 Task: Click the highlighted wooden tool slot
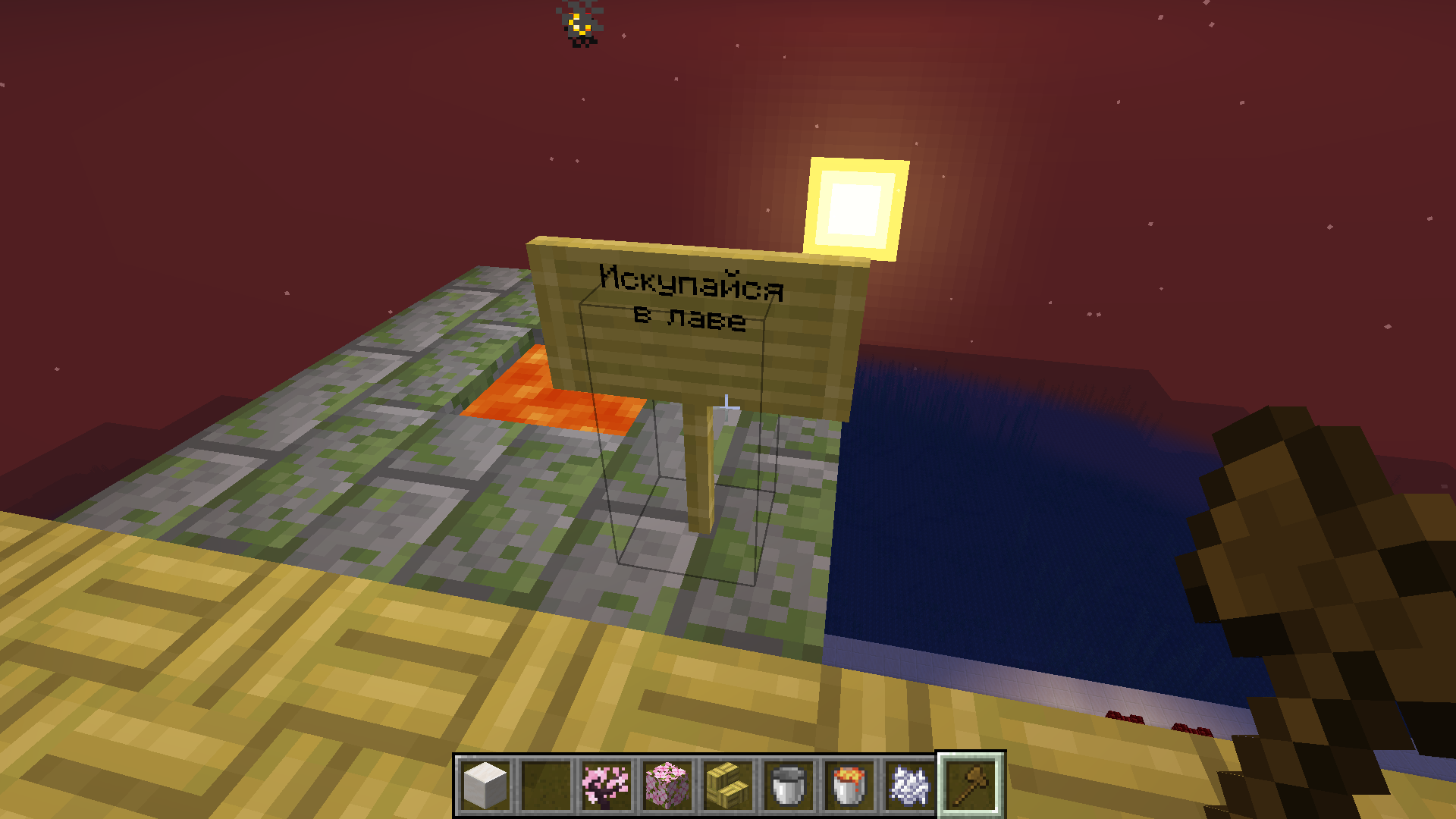click(x=971, y=786)
